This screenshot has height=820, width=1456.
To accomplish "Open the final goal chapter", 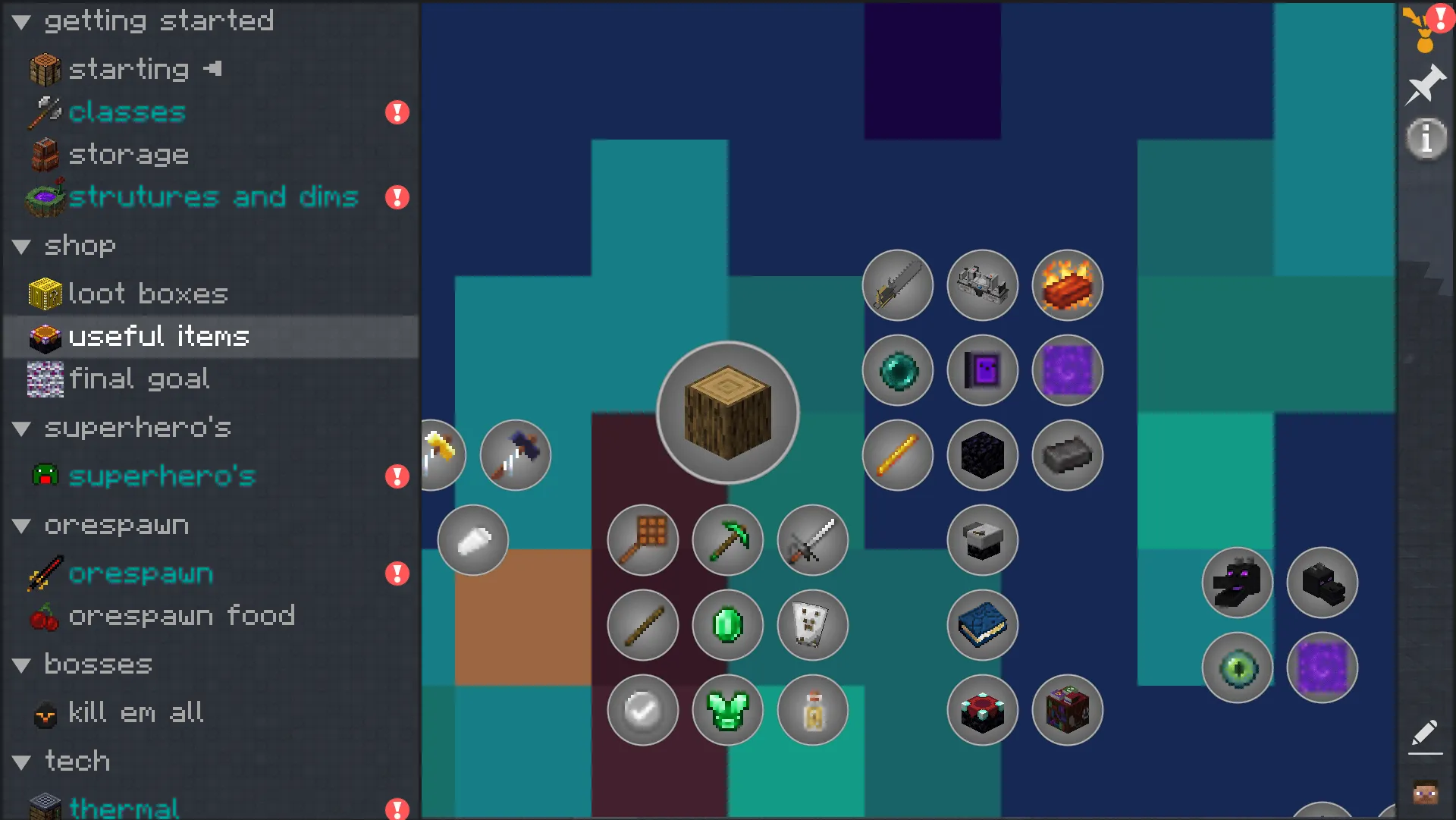I will click(140, 379).
